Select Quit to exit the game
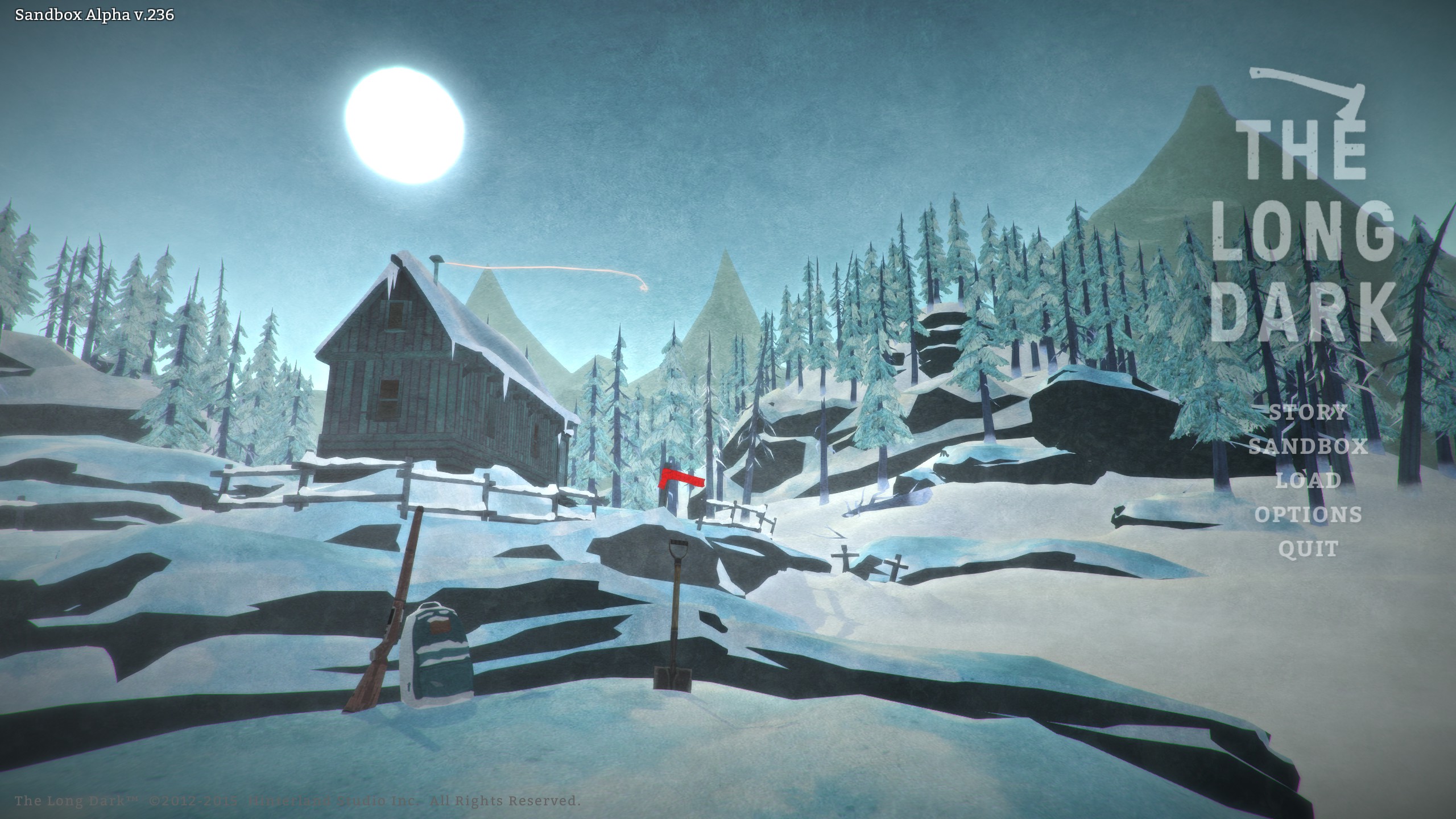Screen dimensions: 1456x819 coord(1308,549)
